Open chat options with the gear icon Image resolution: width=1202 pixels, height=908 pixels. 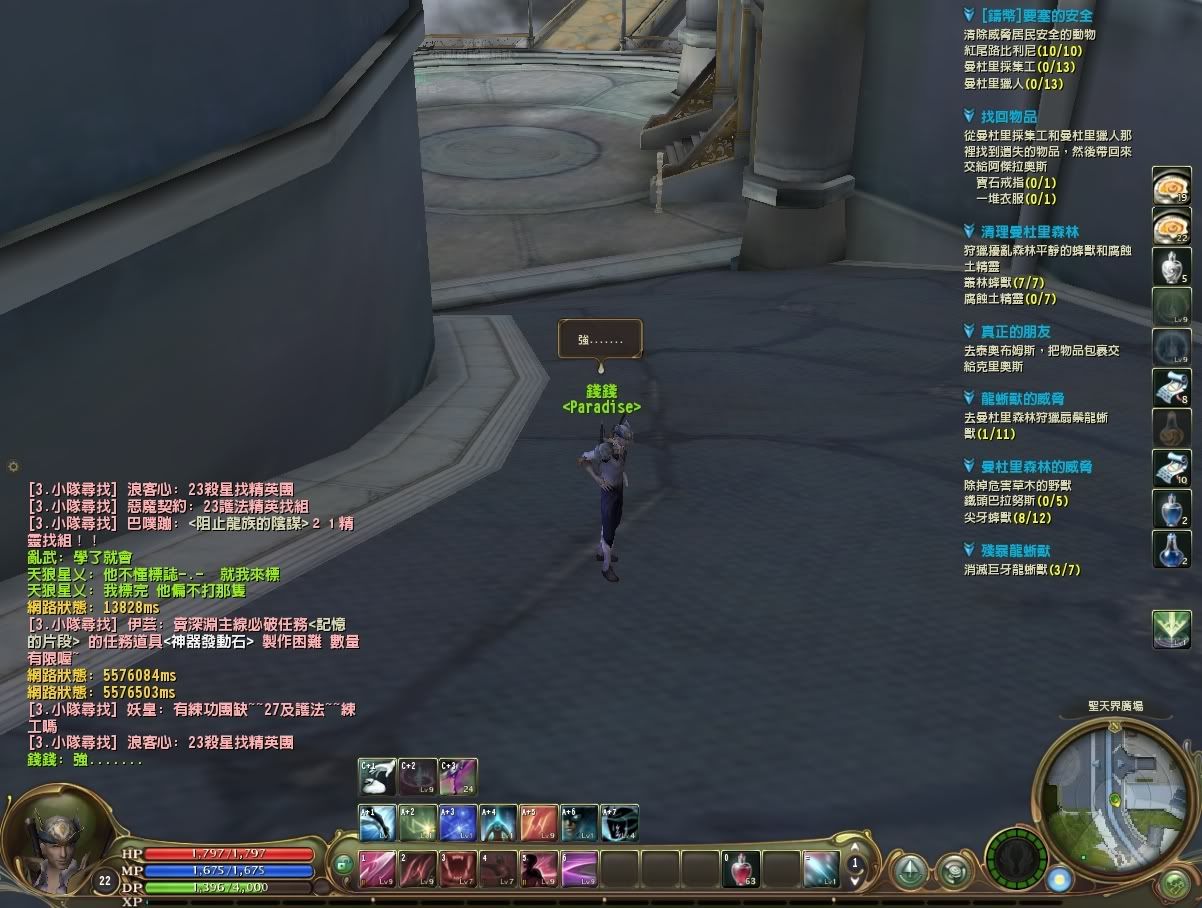tap(13, 466)
